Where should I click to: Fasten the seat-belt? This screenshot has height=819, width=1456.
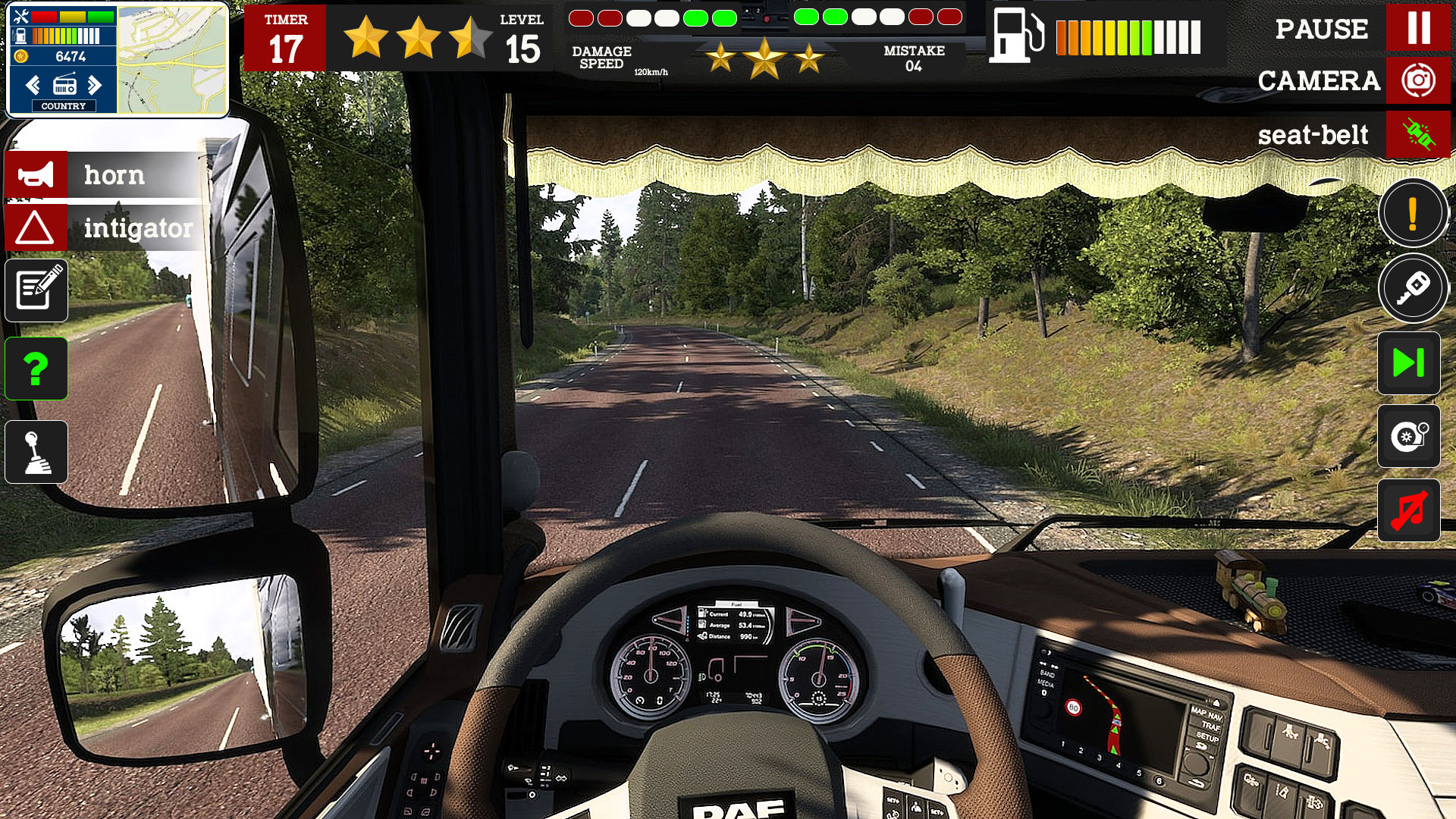point(1418,135)
